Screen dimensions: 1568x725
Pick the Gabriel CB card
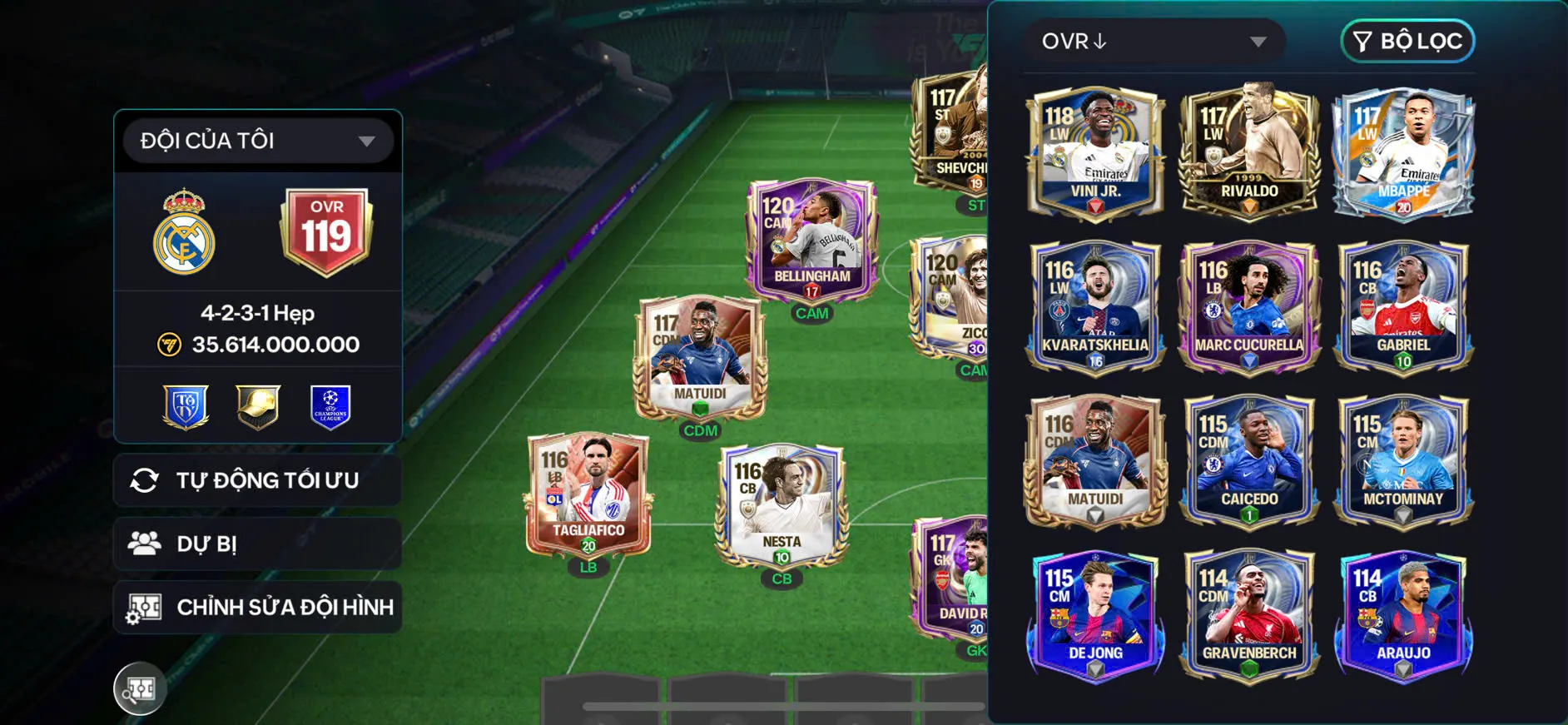coord(1403,306)
